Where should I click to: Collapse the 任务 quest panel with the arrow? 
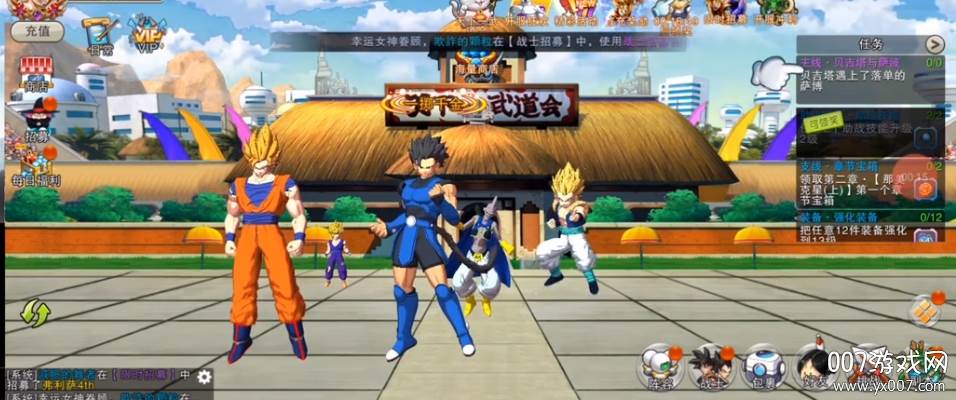(935, 44)
